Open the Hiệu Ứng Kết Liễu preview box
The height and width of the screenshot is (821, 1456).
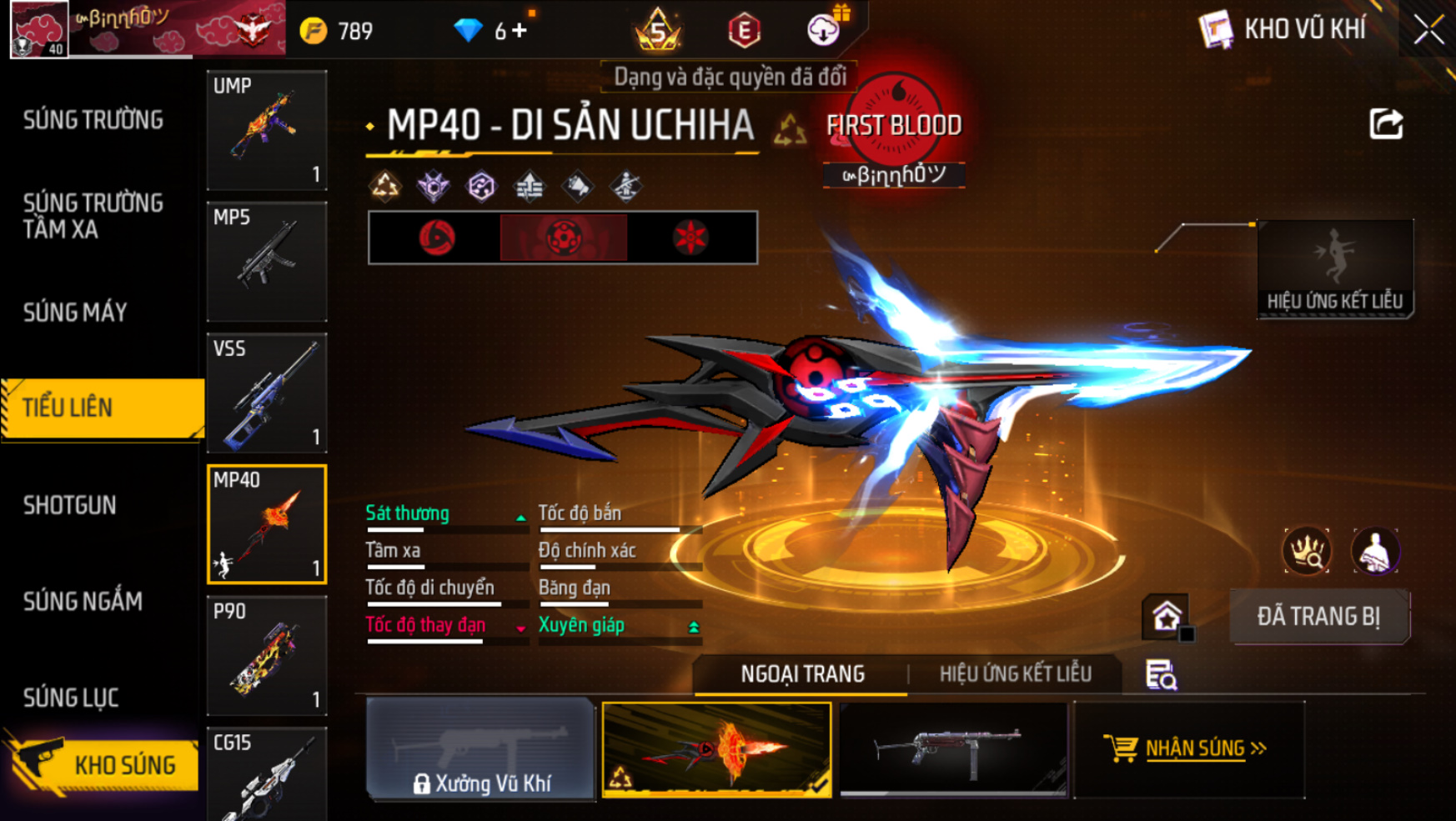[x=1334, y=268]
